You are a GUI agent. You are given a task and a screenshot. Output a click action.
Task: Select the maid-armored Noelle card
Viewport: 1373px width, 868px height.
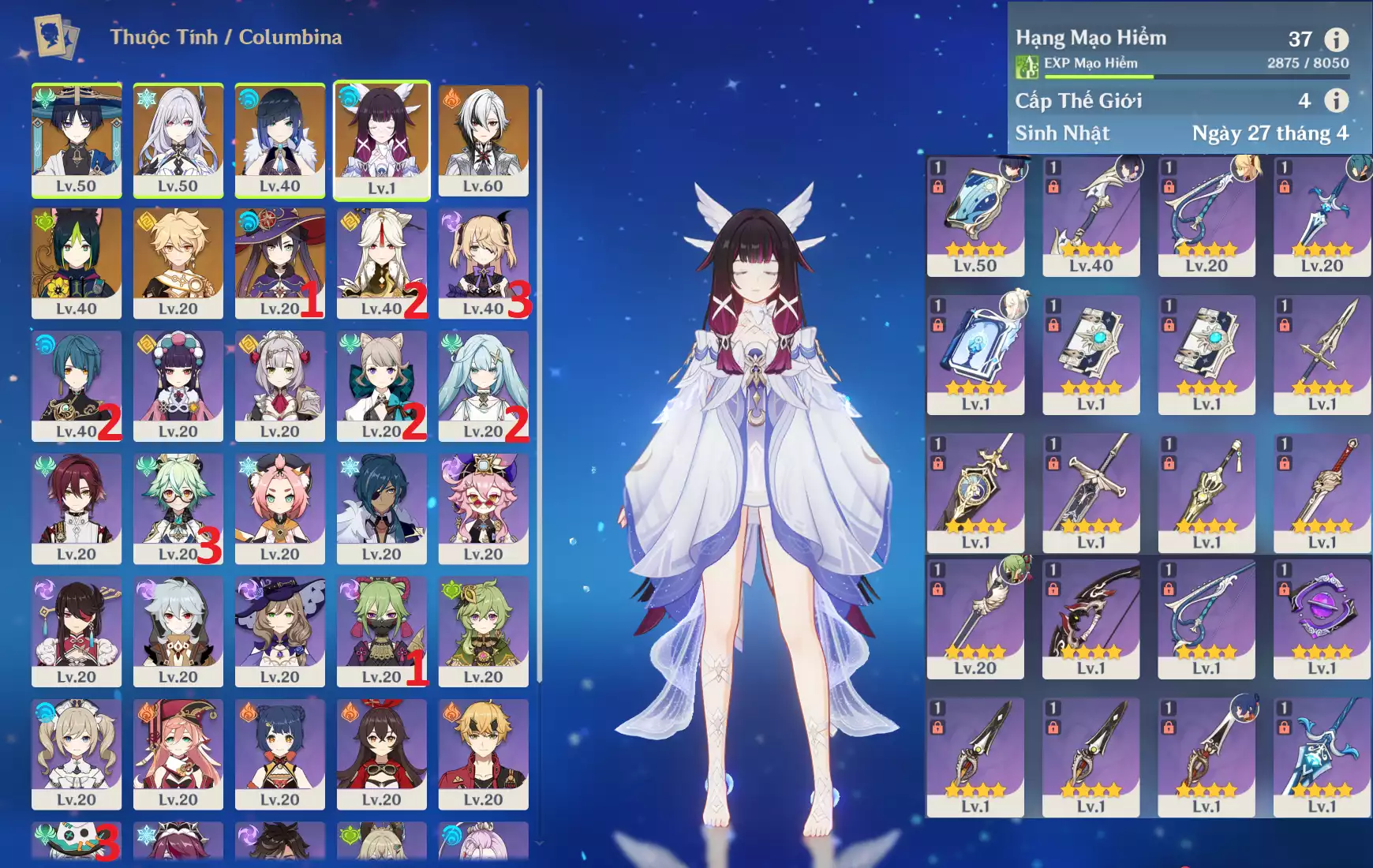point(280,386)
